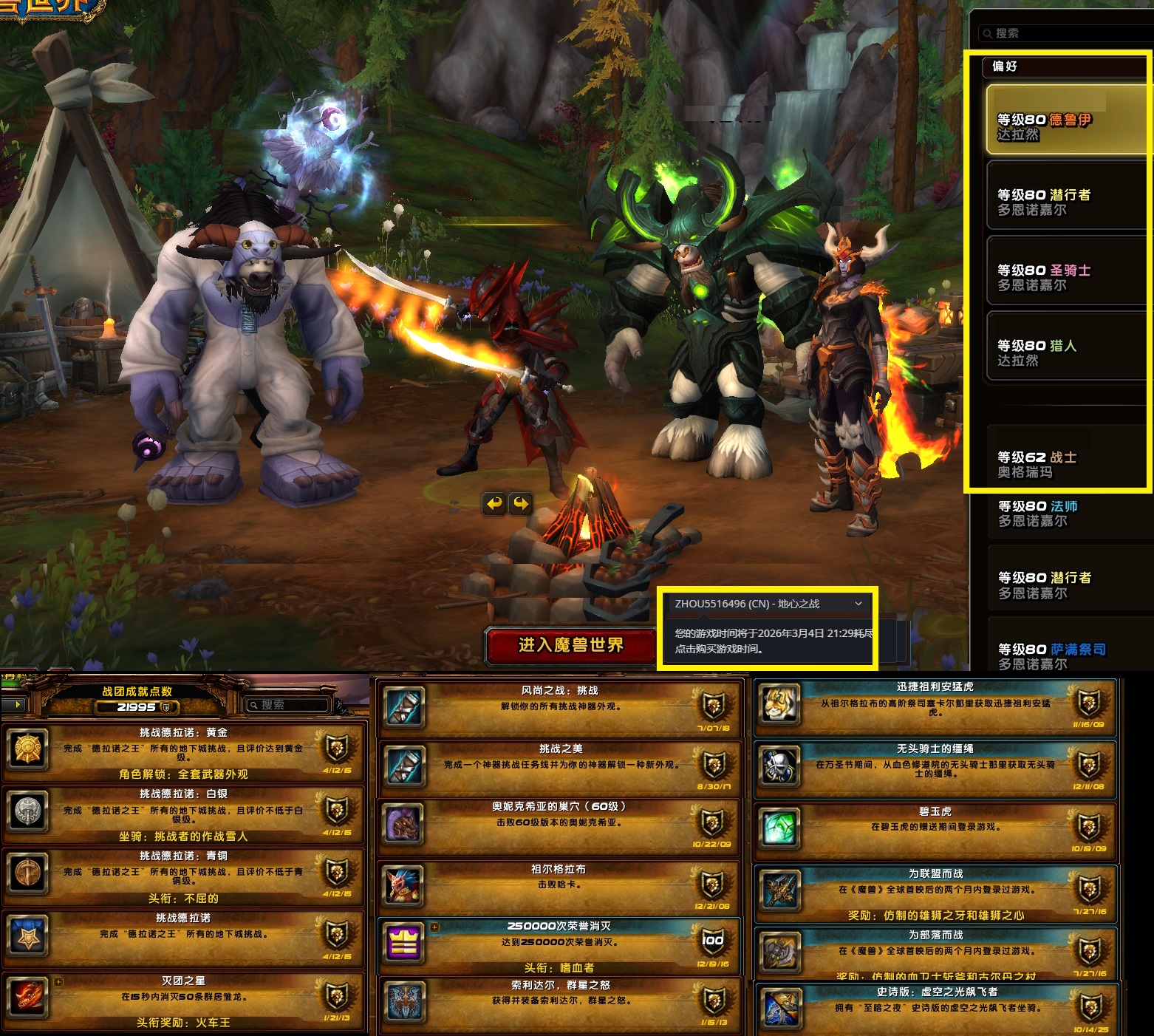Viewport: 1154px width, 1036px height.
Task: Open the ZHOU5516496 account dropdown
Action: [768, 604]
